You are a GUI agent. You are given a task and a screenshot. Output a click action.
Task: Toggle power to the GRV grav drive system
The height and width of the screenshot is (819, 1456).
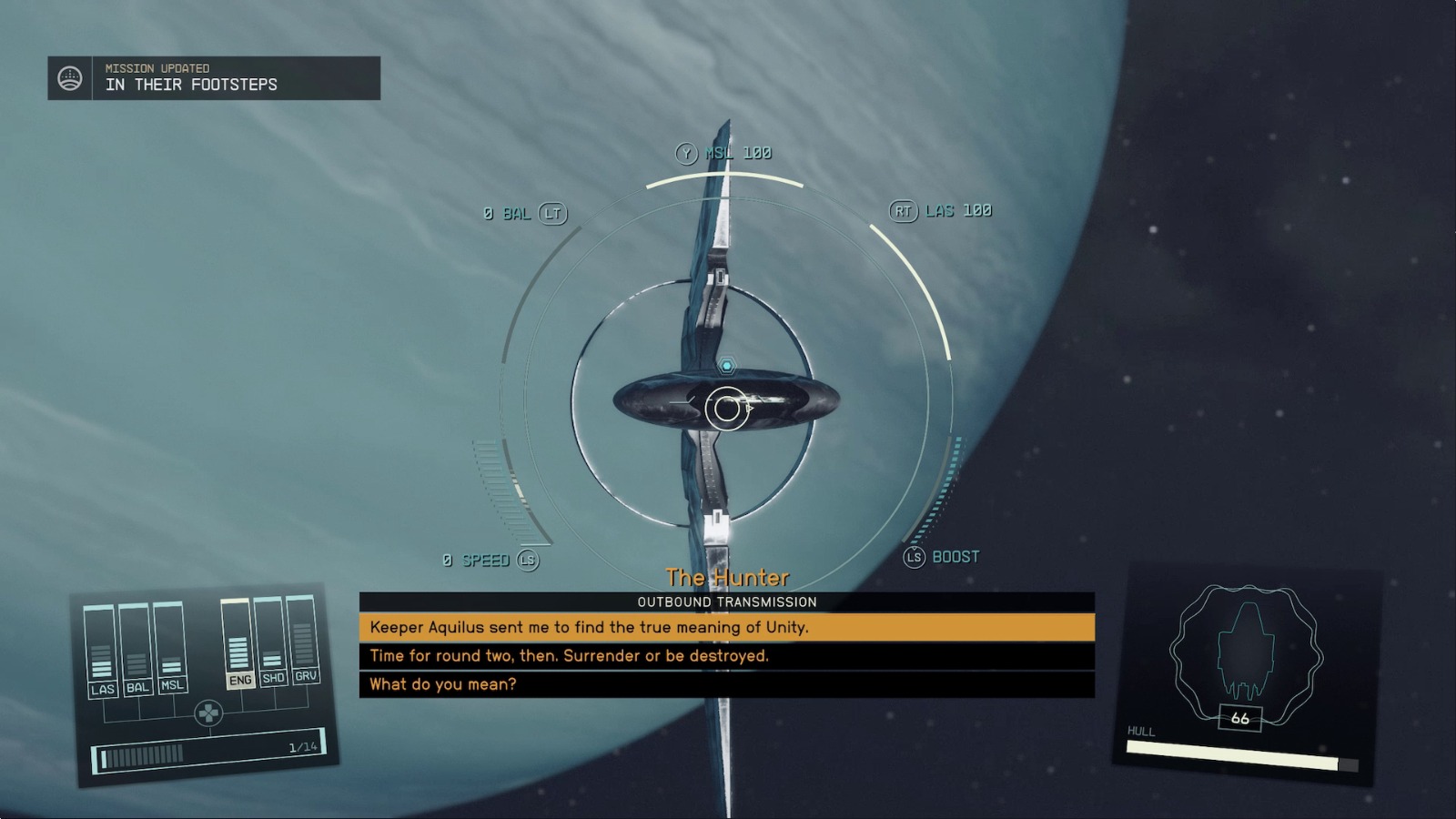click(307, 678)
